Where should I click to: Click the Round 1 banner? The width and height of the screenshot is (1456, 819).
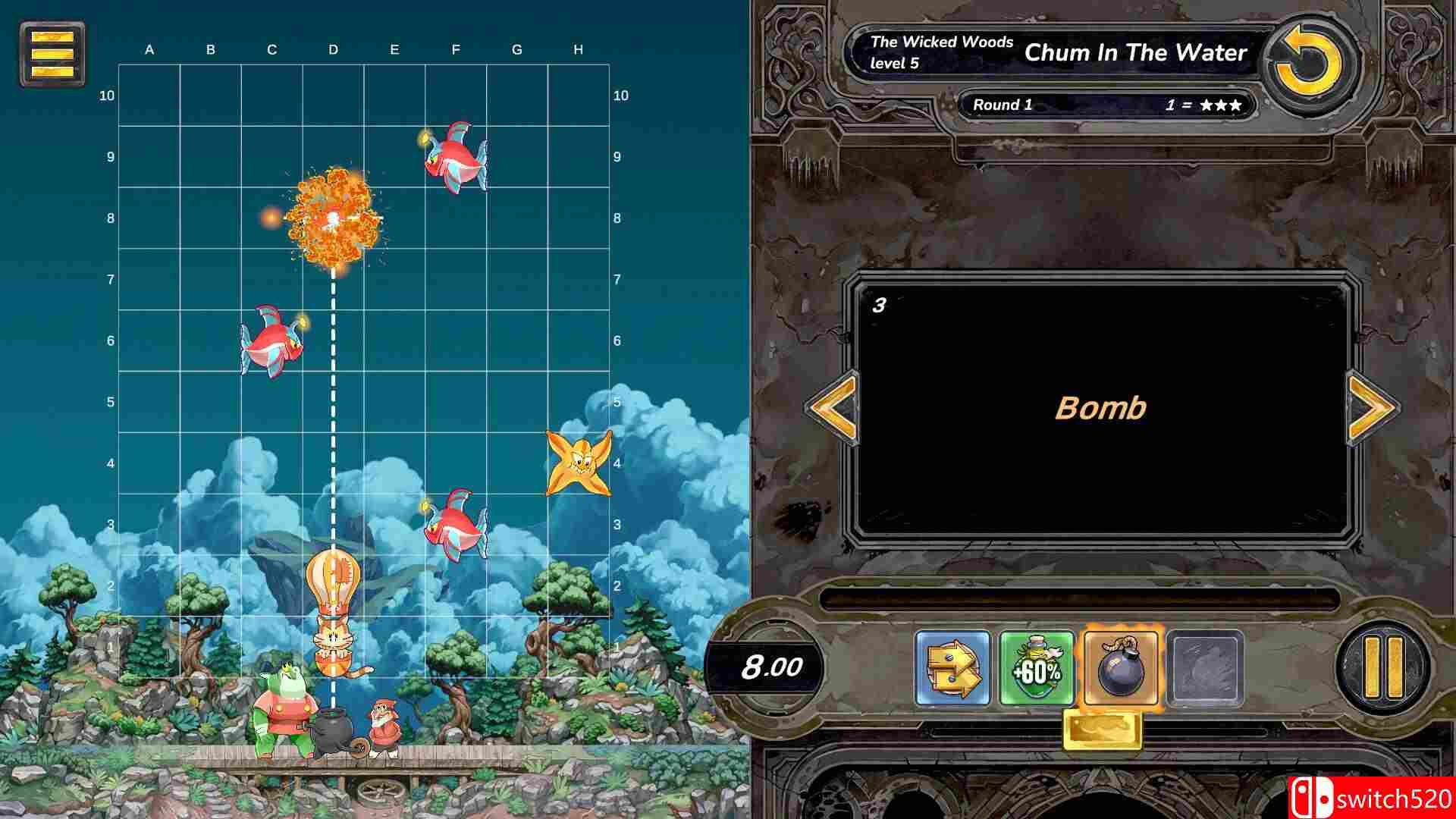point(1005,105)
